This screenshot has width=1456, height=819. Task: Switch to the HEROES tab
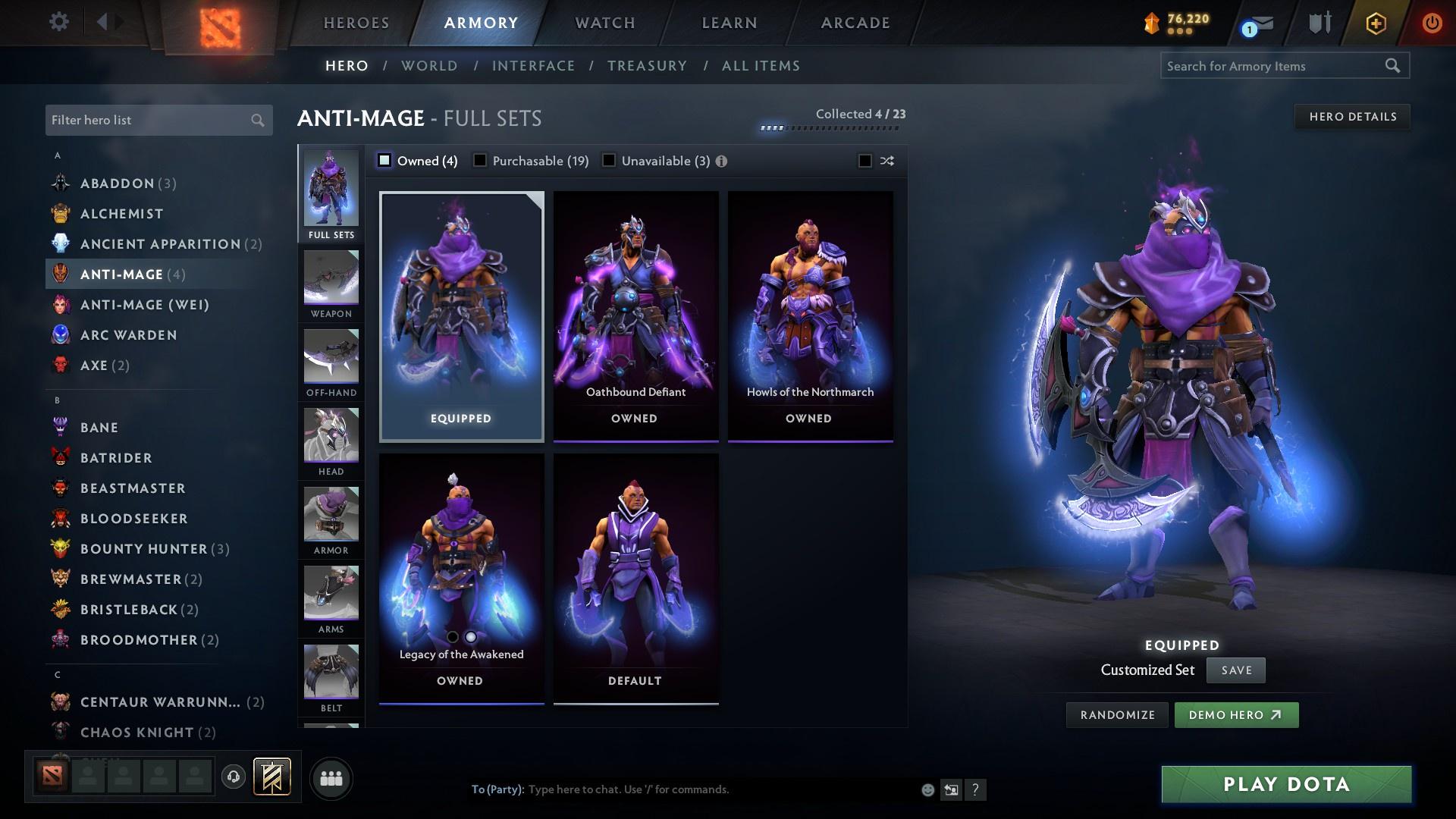pyautogui.click(x=355, y=23)
